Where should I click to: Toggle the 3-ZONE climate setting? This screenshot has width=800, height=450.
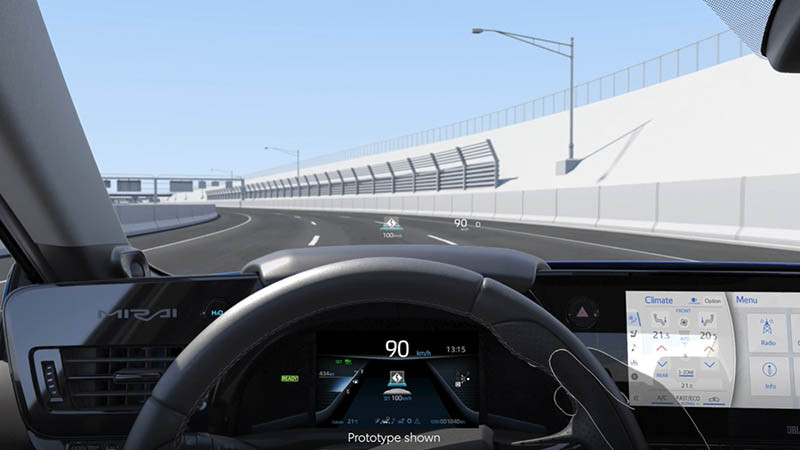pos(686,372)
